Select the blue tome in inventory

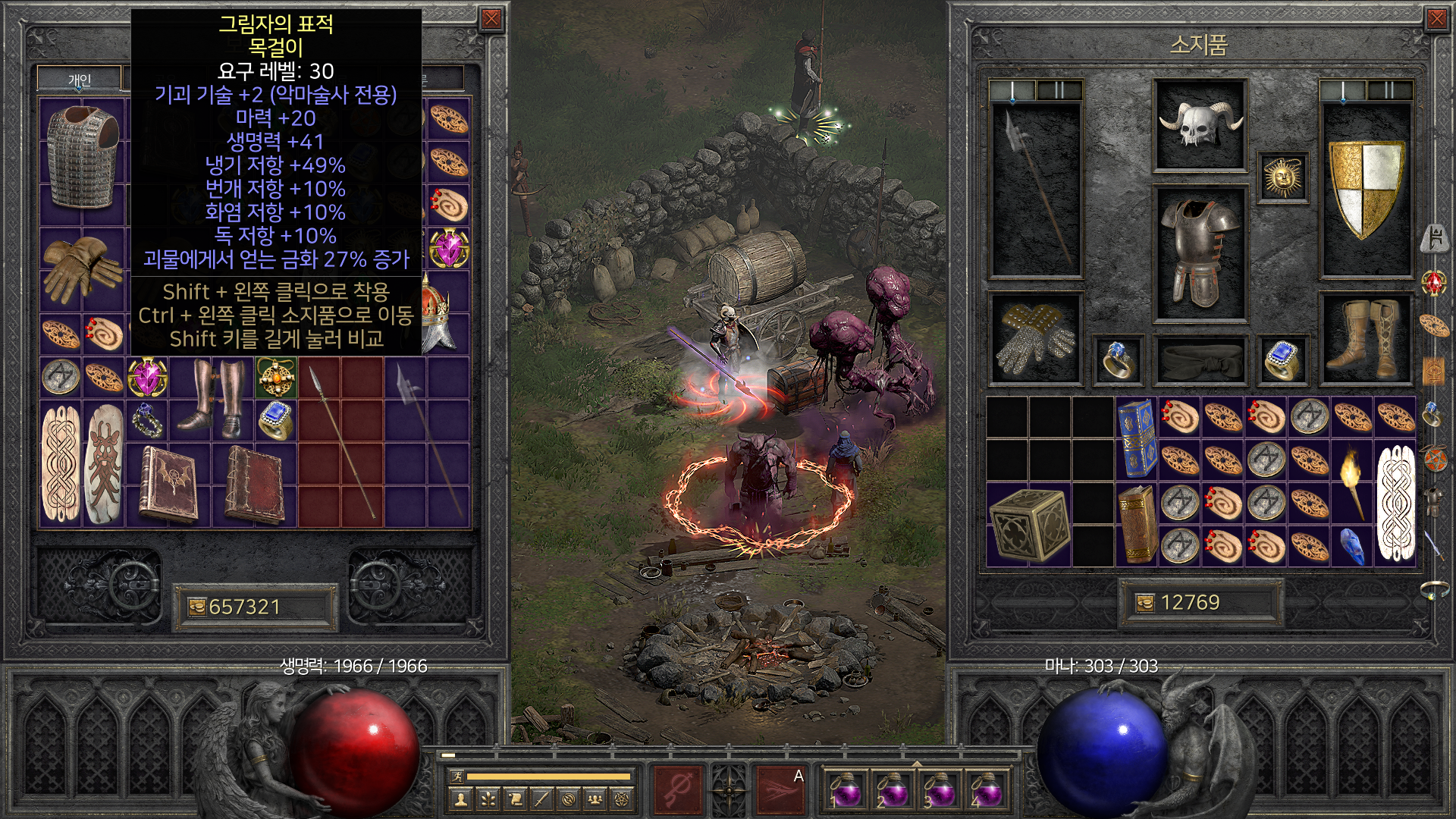[x=1135, y=438]
